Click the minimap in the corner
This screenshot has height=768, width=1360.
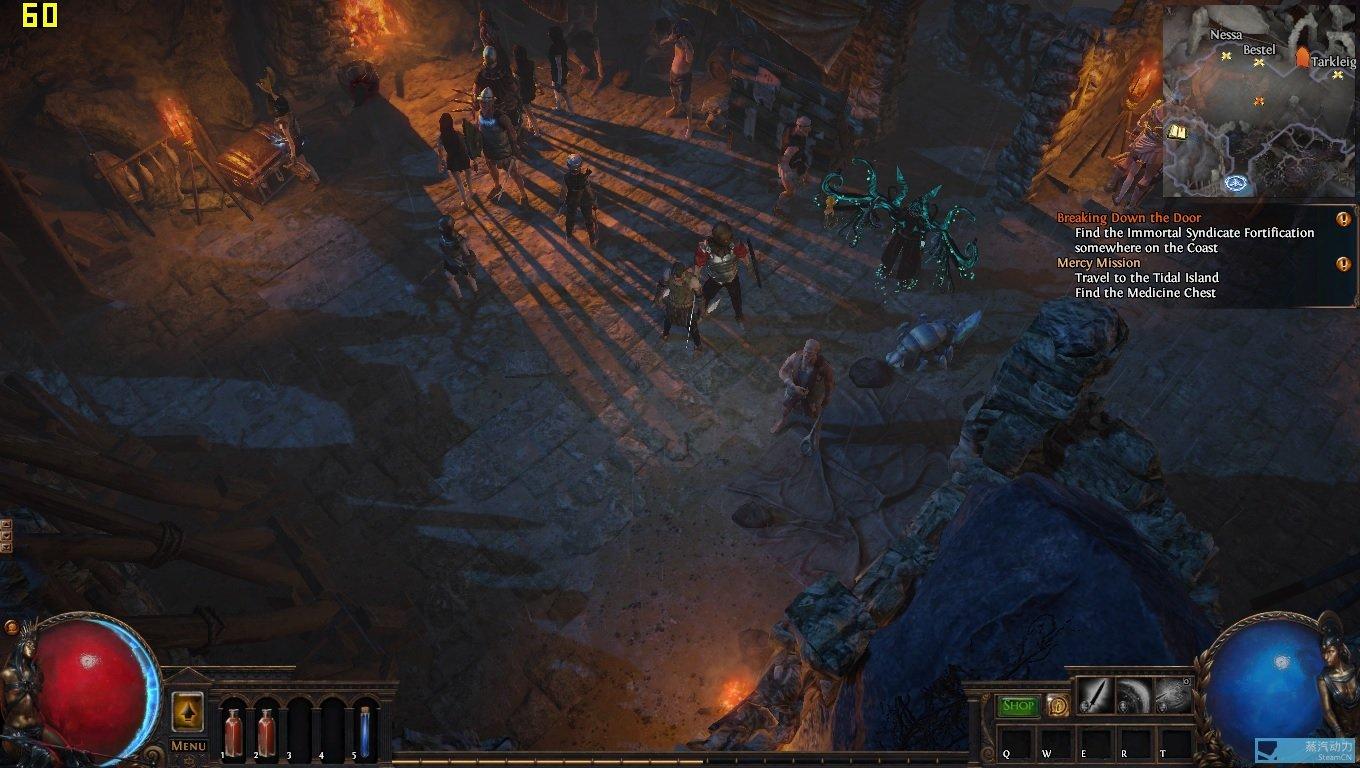coord(1258,100)
